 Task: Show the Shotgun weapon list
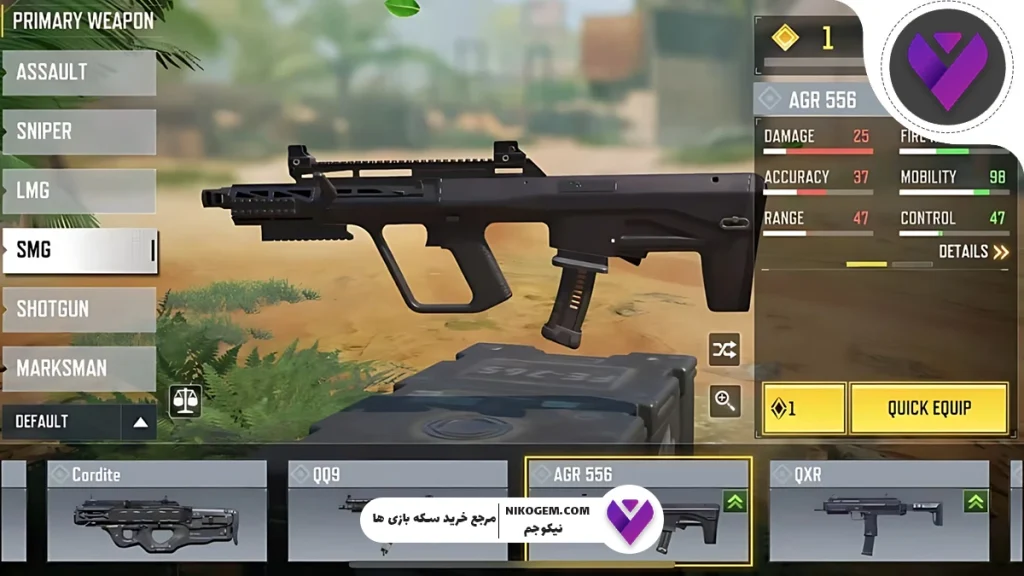coord(79,309)
